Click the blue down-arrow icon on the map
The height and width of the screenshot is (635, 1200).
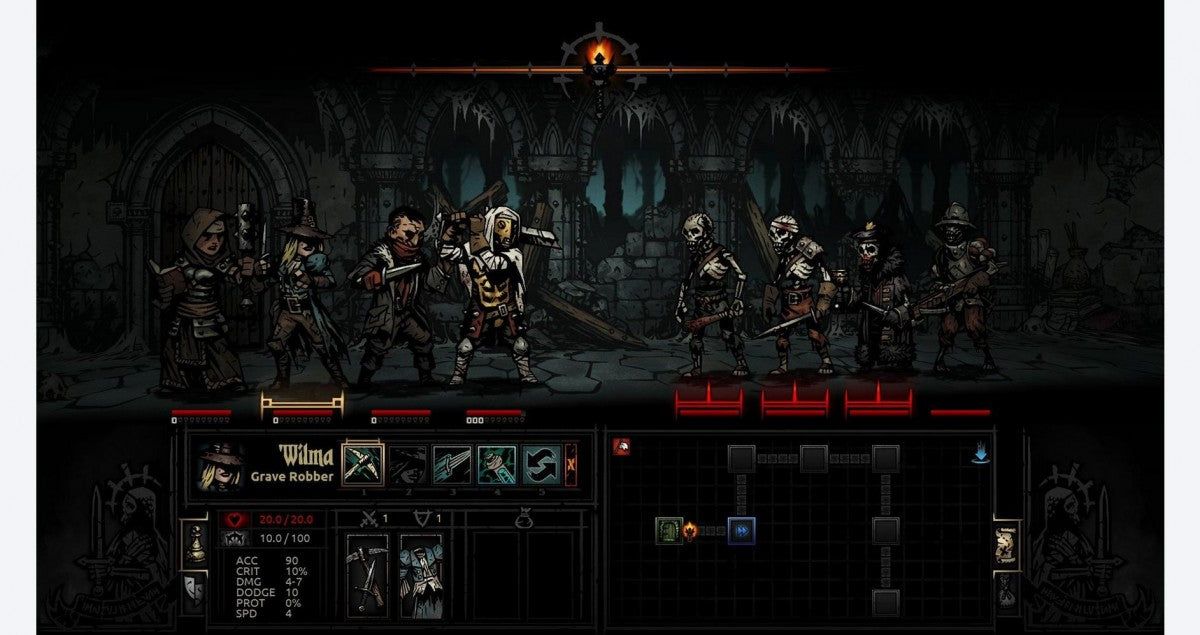pos(980,455)
